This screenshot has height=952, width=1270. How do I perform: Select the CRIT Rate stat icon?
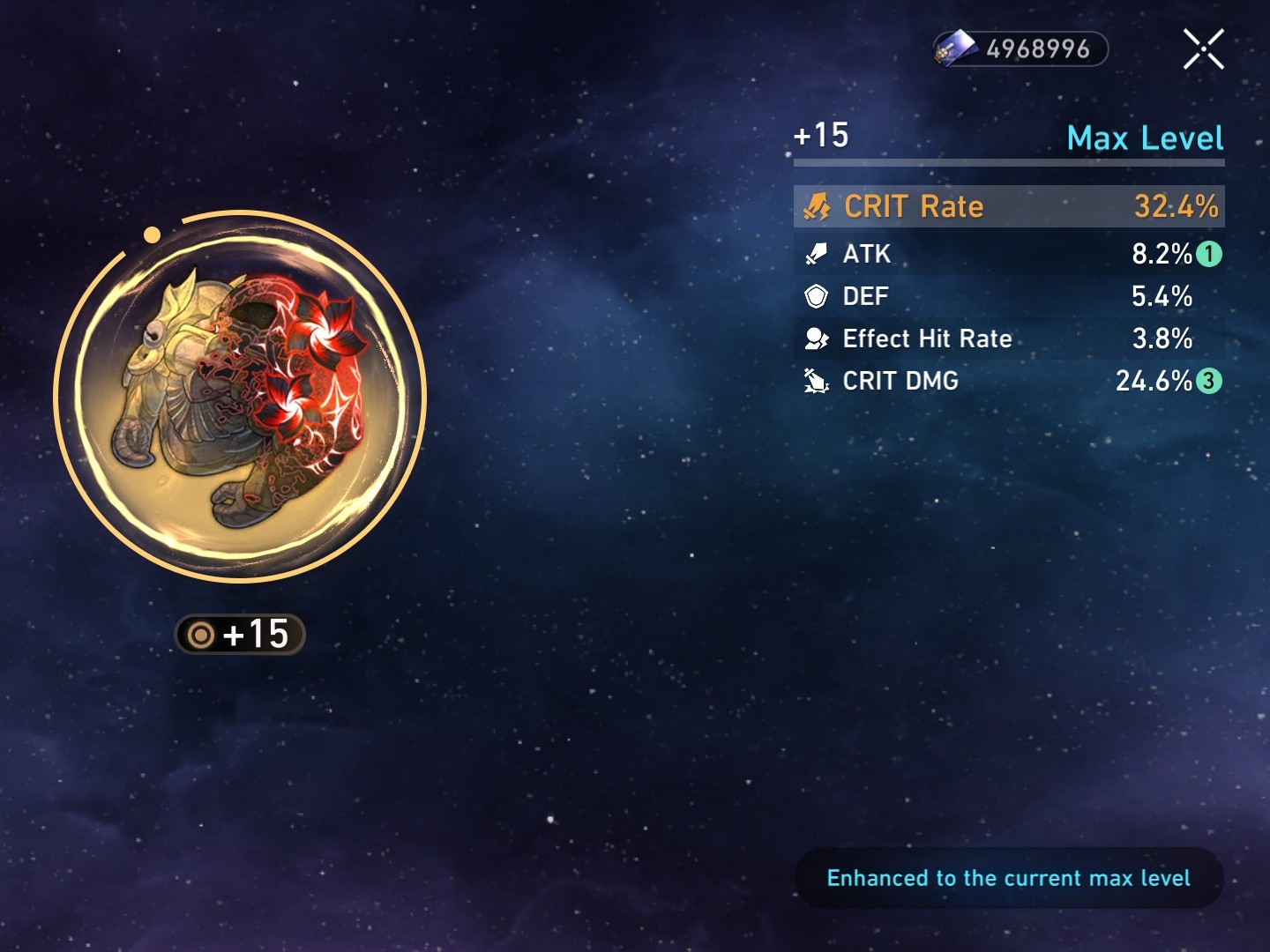click(818, 206)
